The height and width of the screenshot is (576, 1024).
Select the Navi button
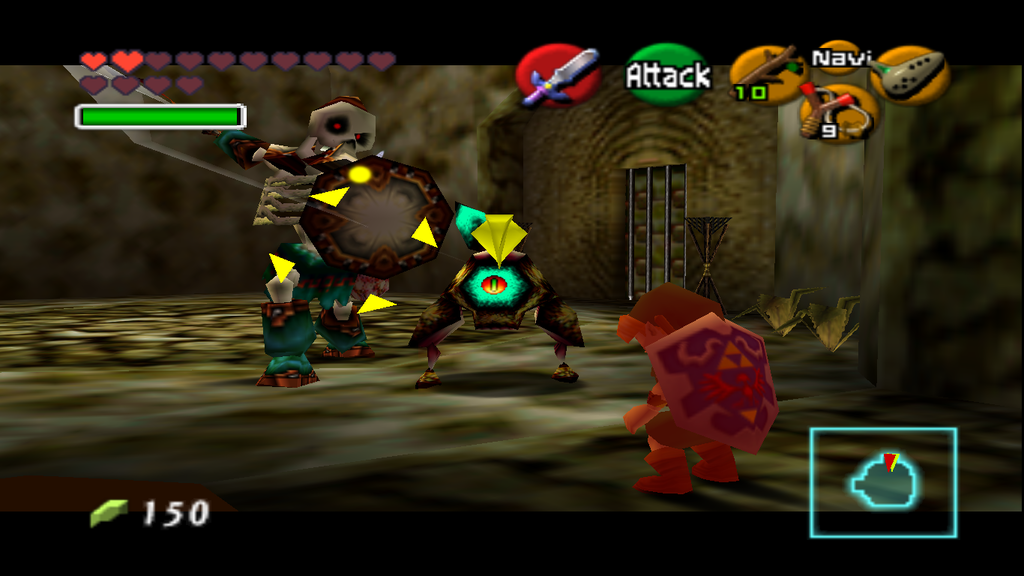(x=839, y=58)
